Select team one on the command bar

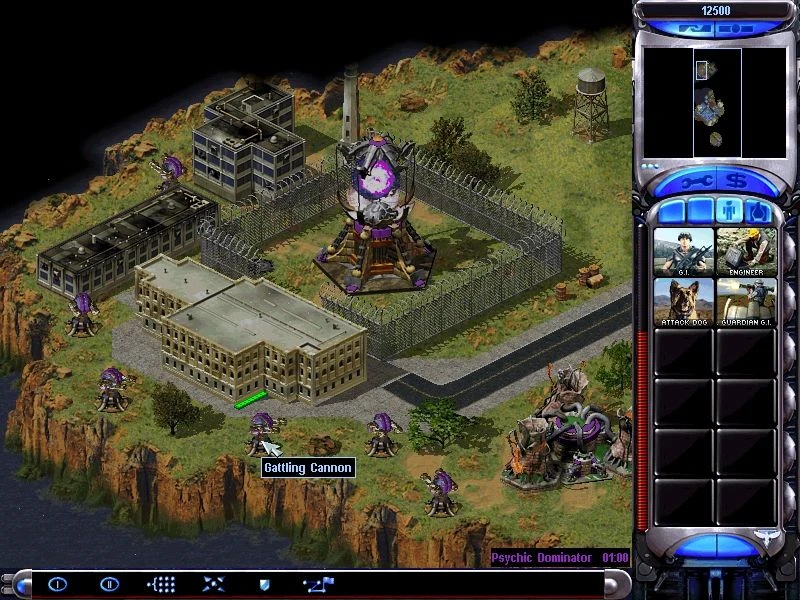(58, 584)
